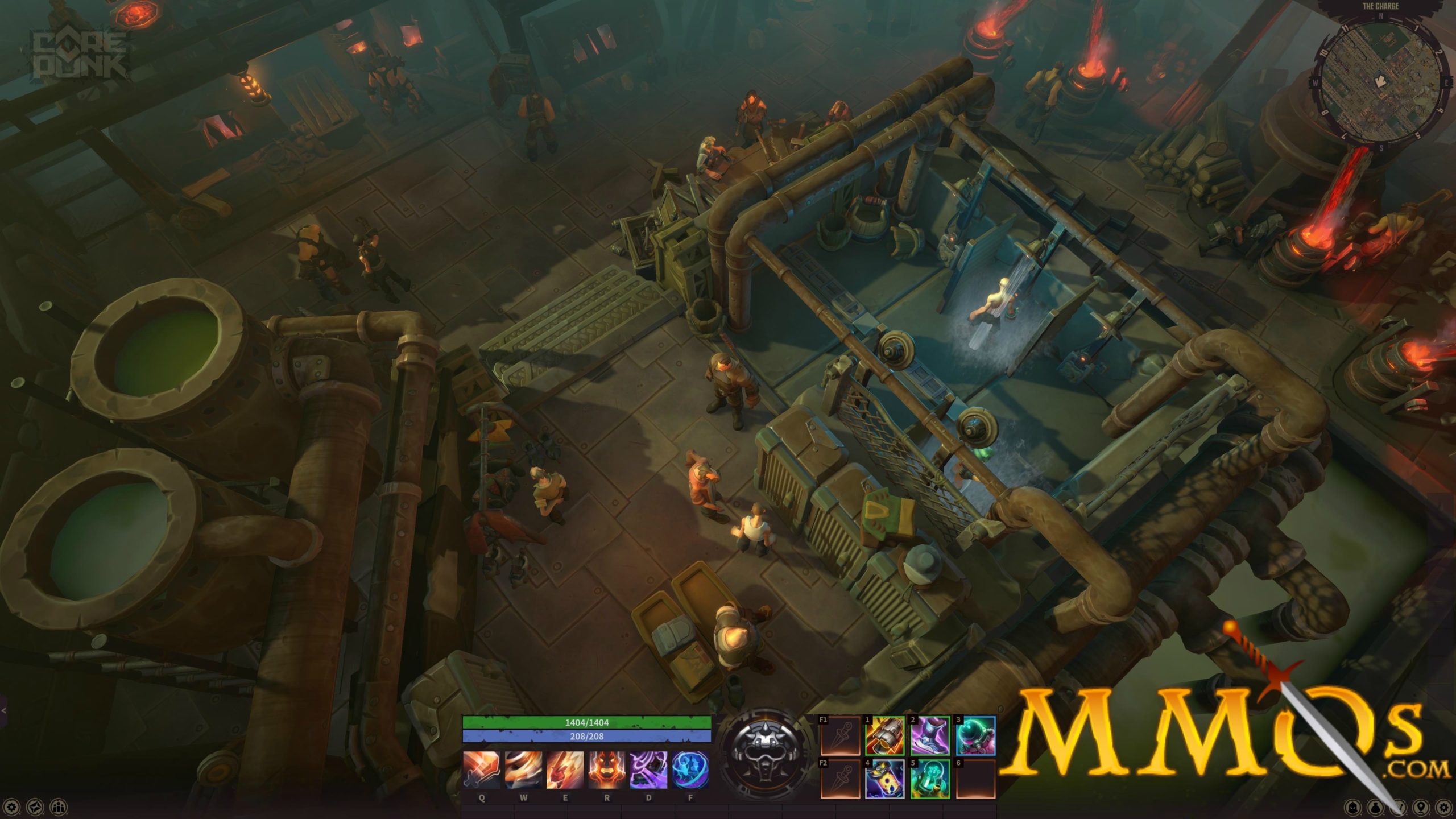Viewport: 1456px width, 819px height.
Task: Open the map pin icon
Action: coord(1421,807)
